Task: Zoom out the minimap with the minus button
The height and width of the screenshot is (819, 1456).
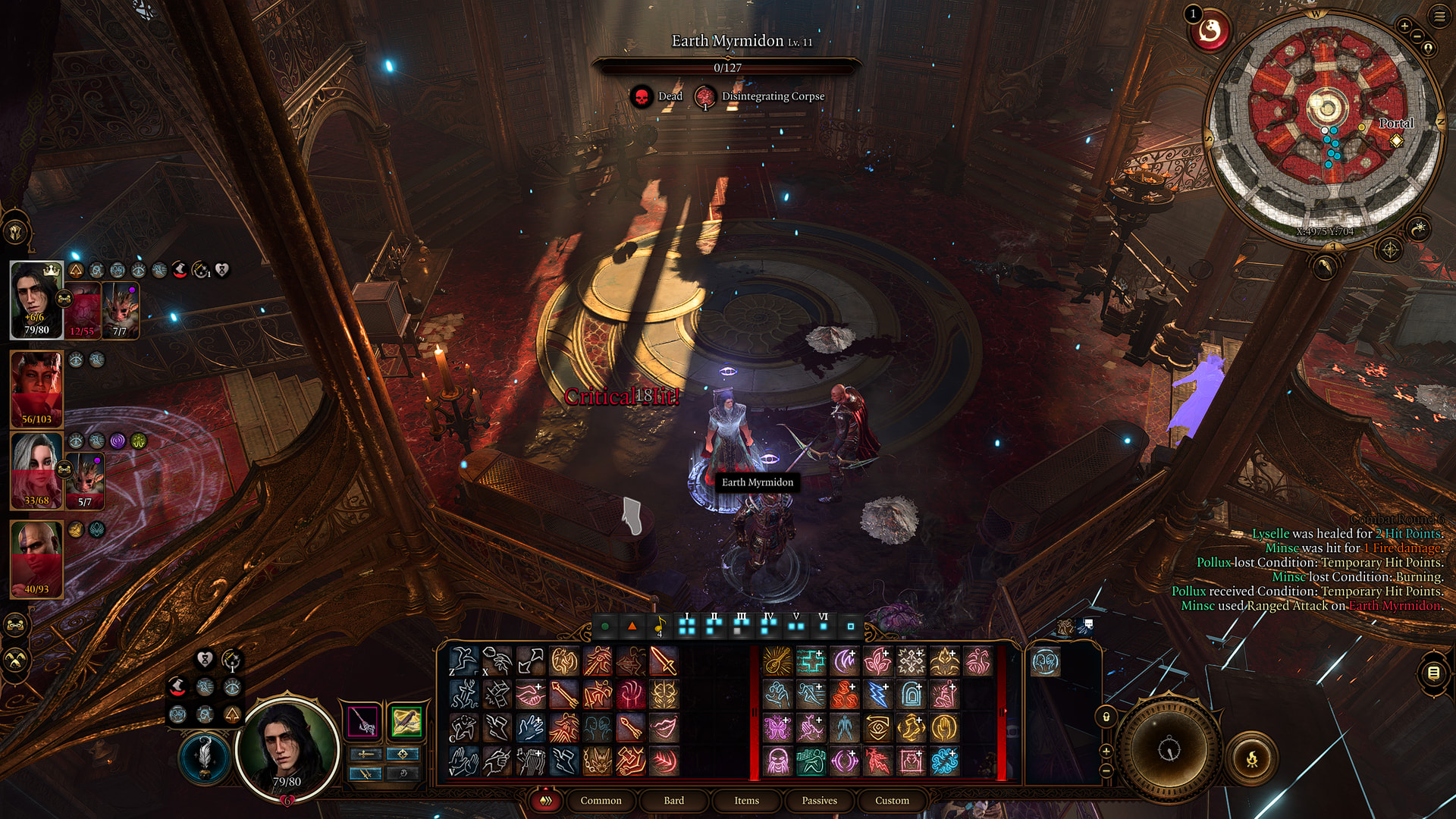Action: [x=1417, y=36]
